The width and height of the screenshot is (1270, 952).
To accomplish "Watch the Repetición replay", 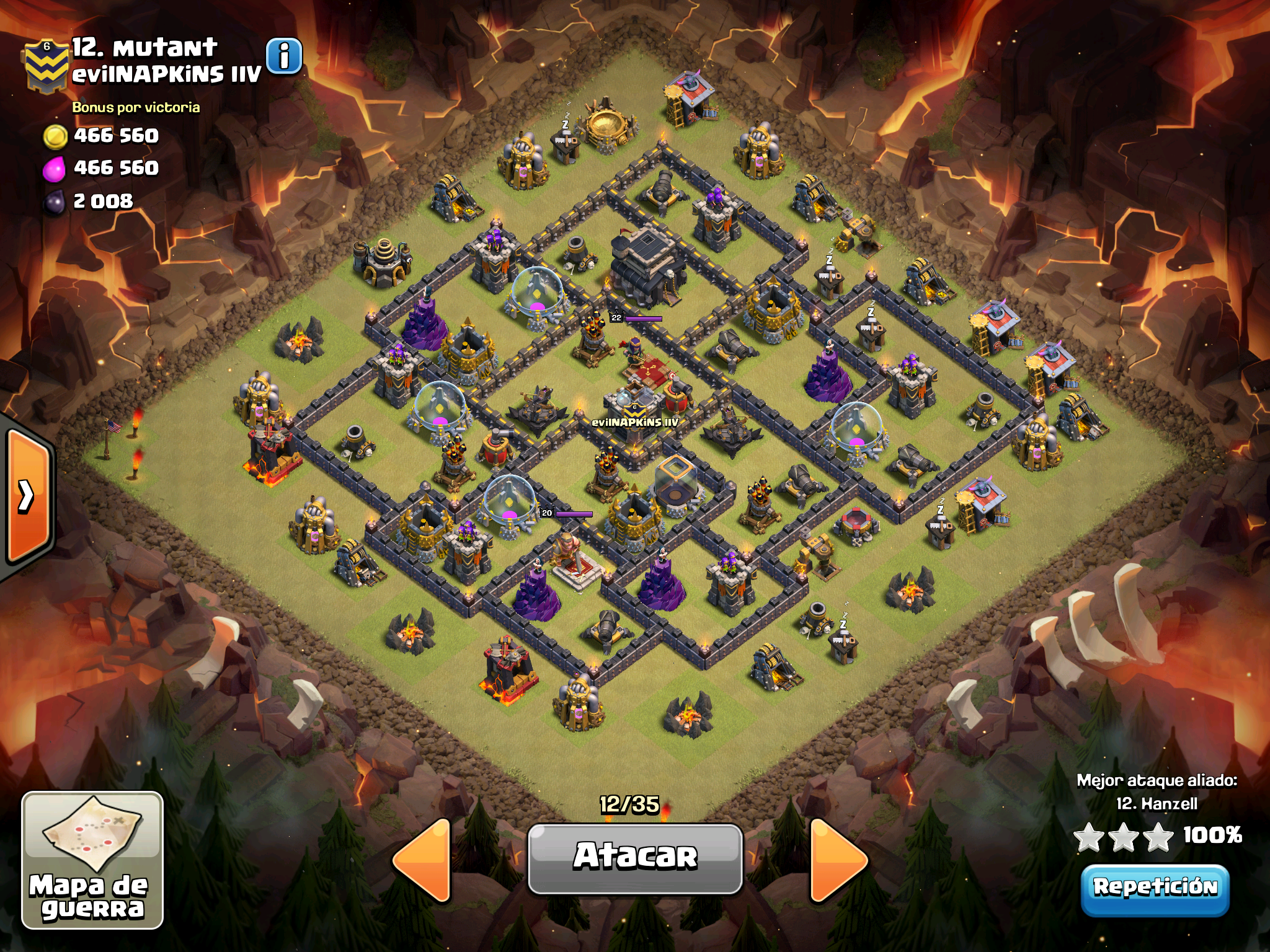I will pos(1155,888).
